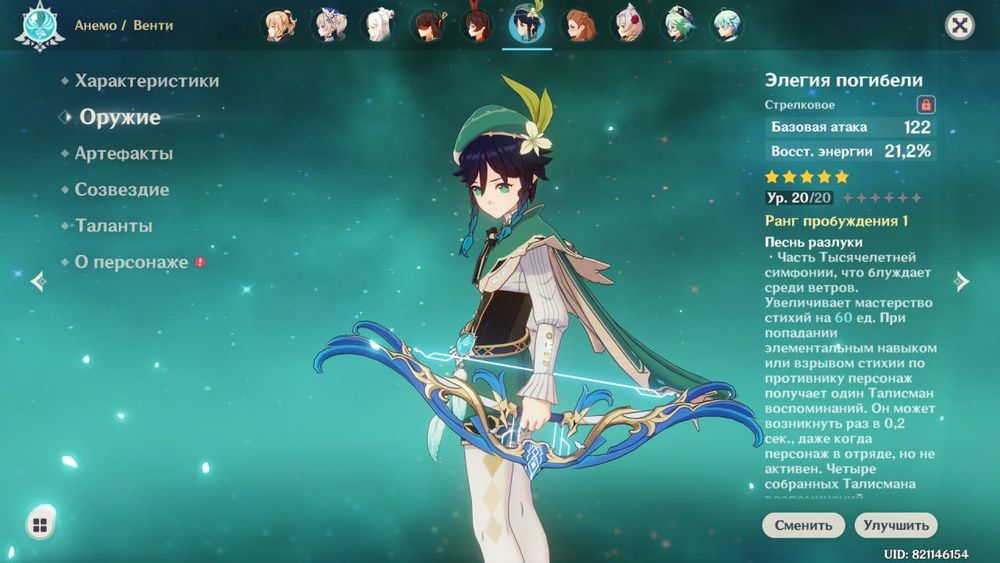
Task: Switch to the previous character with left arrow
Action: tap(38, 281)
